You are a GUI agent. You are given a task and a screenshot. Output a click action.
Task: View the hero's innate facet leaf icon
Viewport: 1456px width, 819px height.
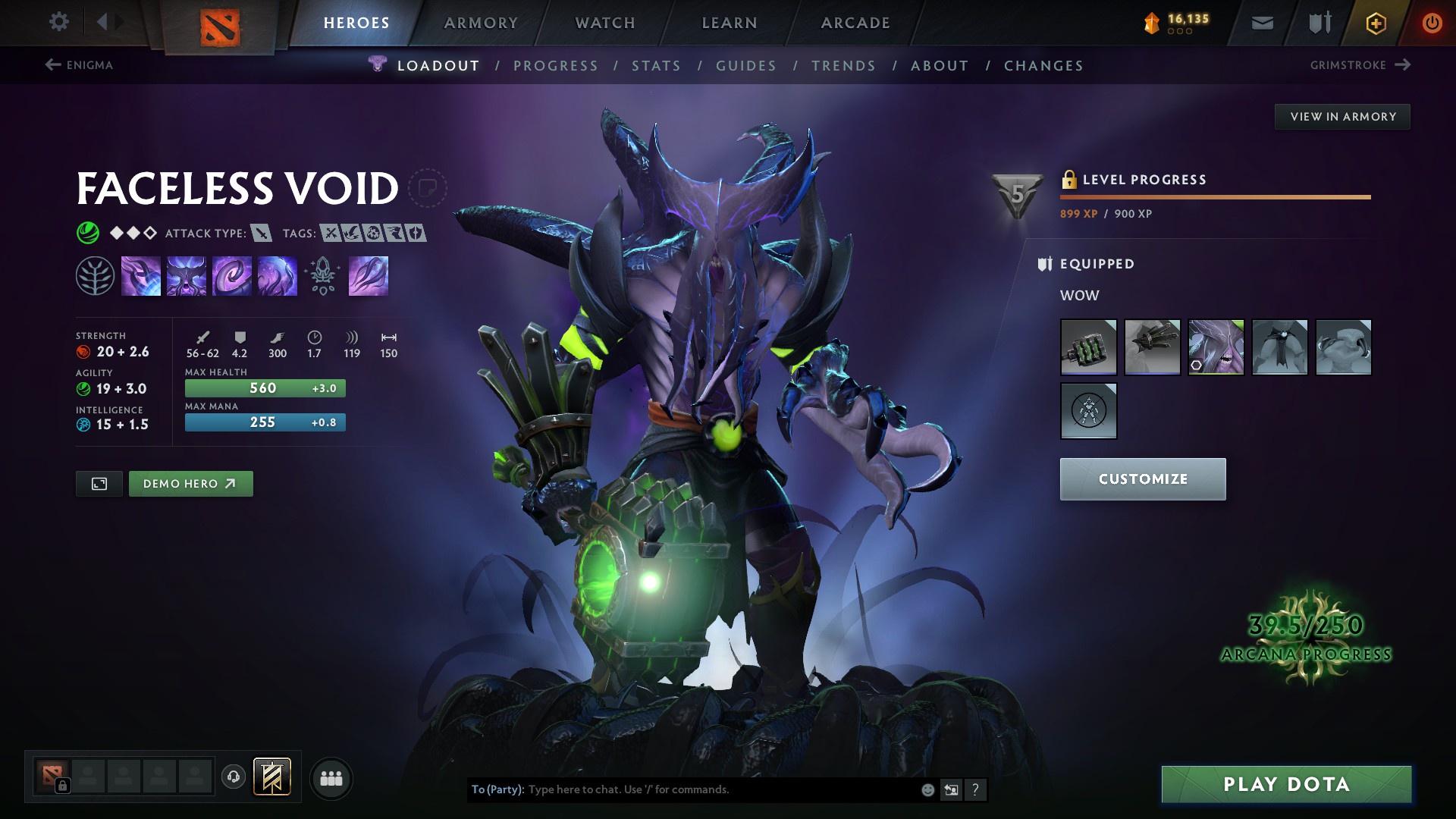pyautogui.click(x=93, y=275)
